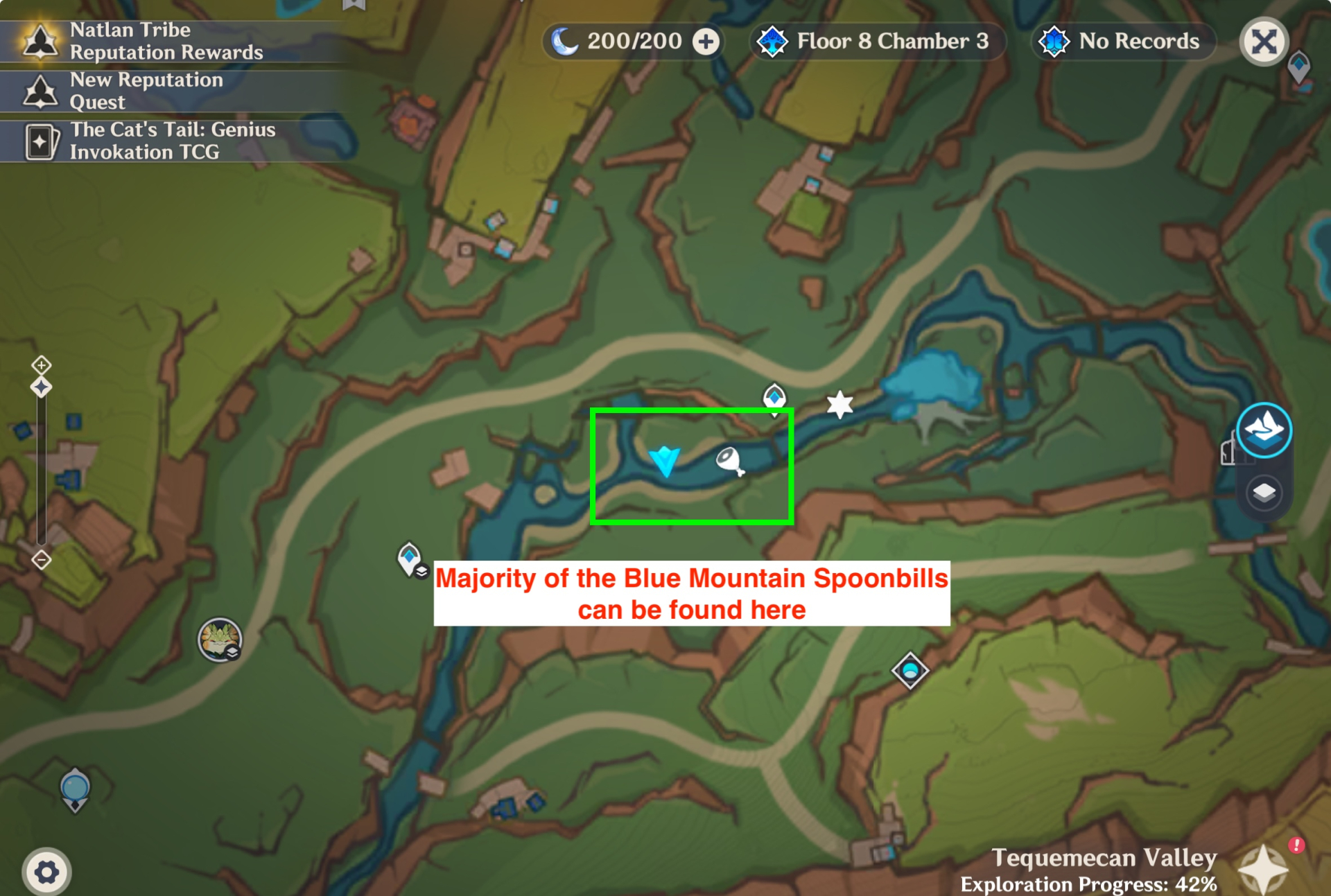Screen dimensions: 1331x896
Task: Toggle the map layers view
Action: click(x=1263, y=493)
